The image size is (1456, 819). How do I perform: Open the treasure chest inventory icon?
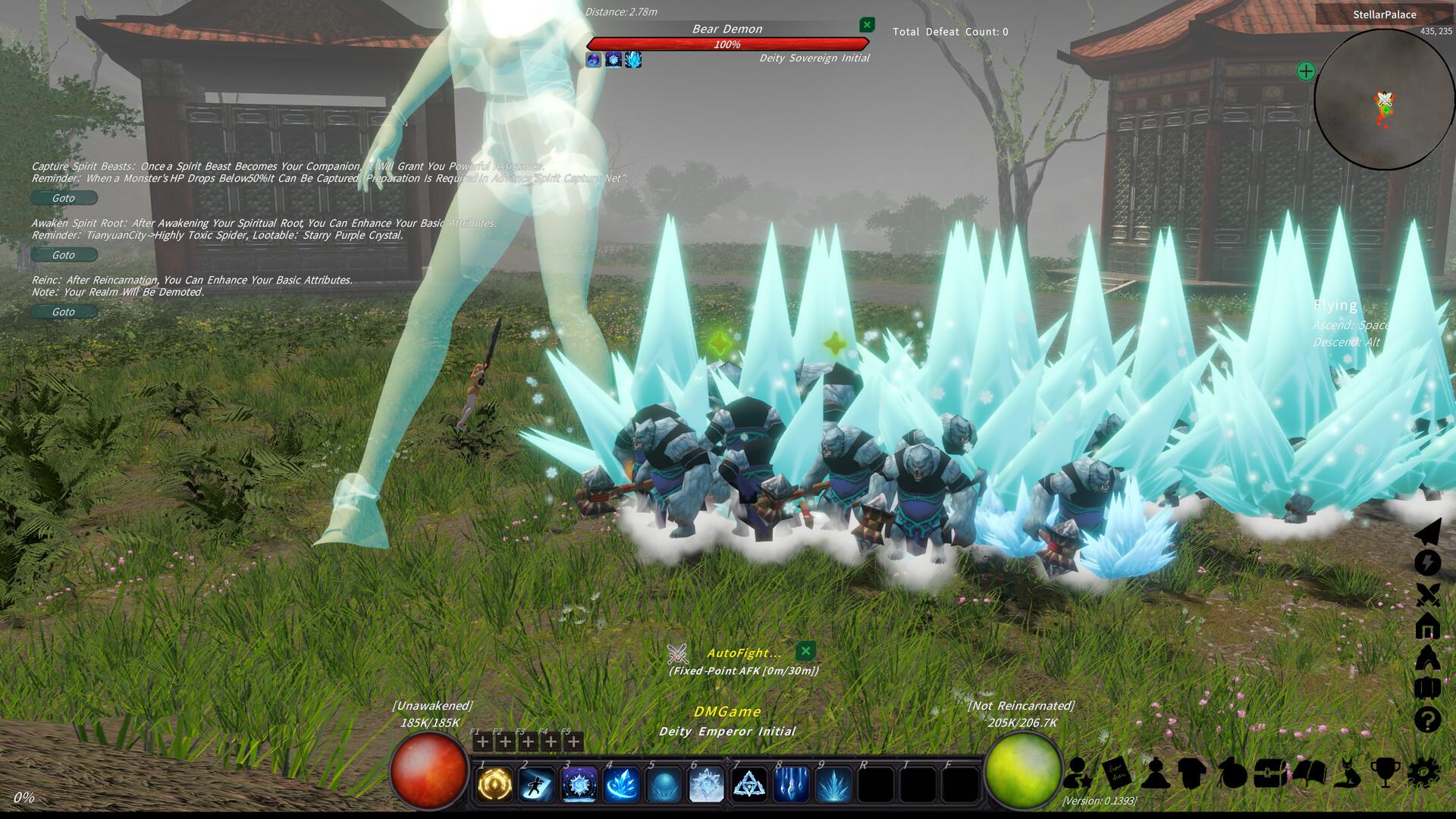click(x=1269, y=773)
